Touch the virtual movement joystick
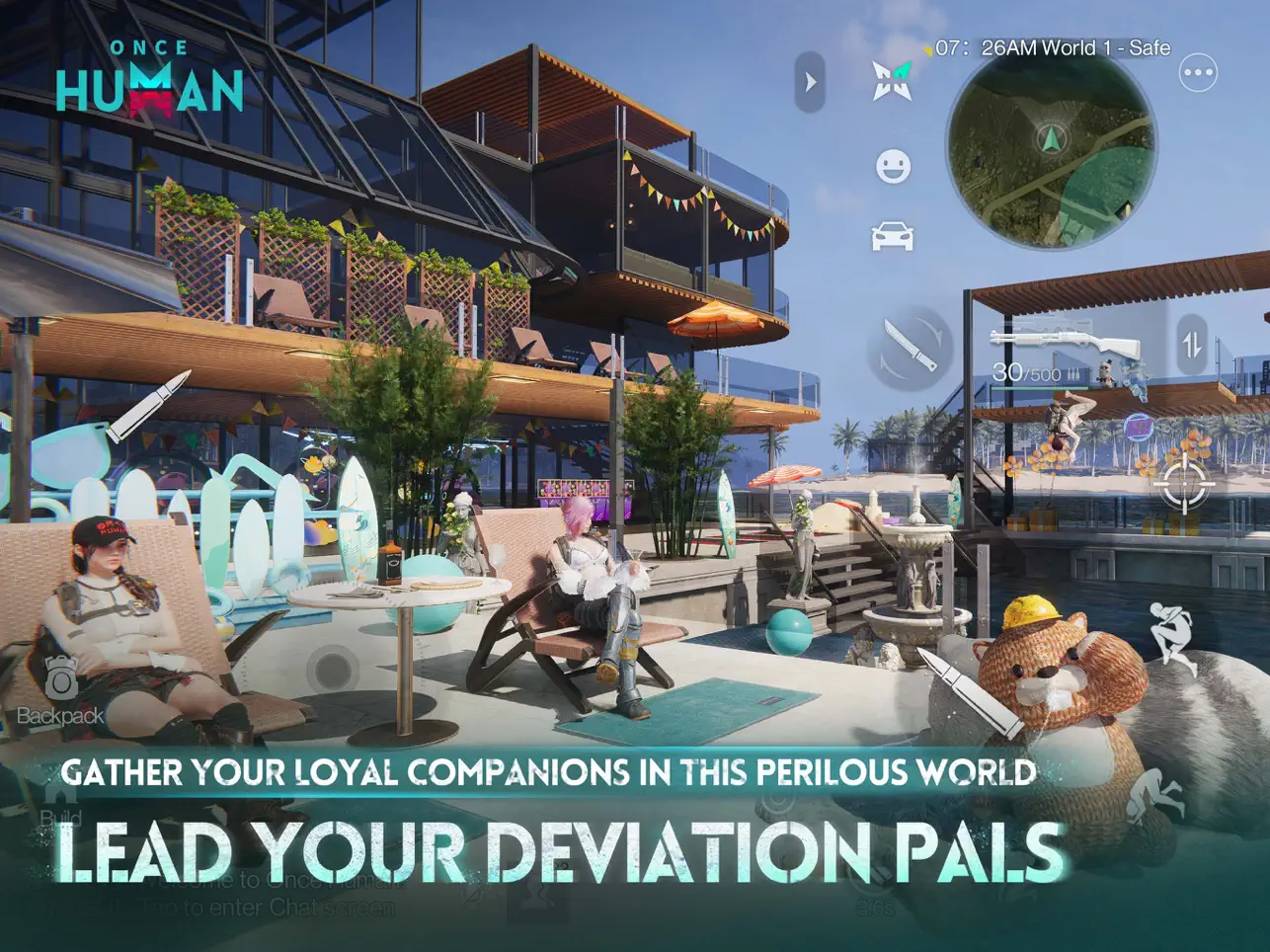Screen dimensions: 1270x952 coord(333,671)
